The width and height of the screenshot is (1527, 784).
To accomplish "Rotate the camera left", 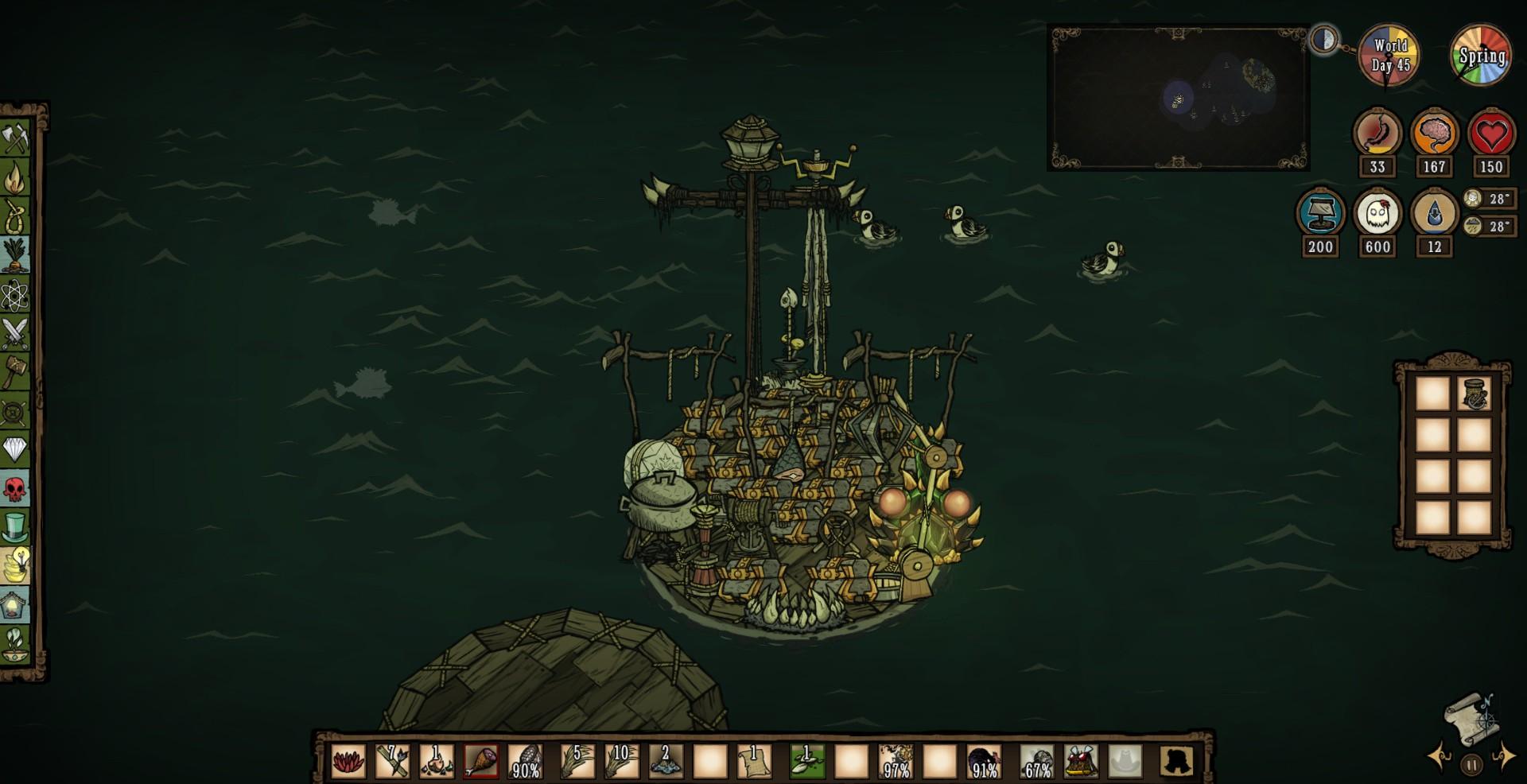I will coord(1440,756).
